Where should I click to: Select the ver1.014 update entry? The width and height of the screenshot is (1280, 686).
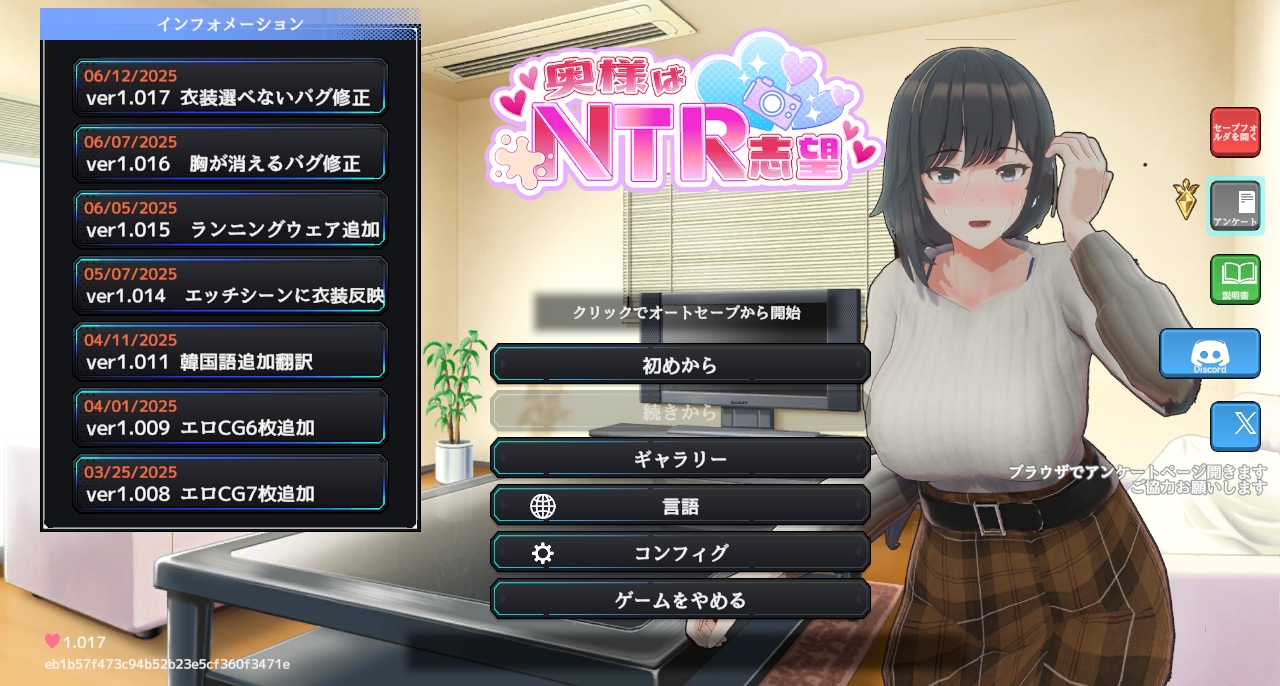pyautogui.click(x=230, y=286)
